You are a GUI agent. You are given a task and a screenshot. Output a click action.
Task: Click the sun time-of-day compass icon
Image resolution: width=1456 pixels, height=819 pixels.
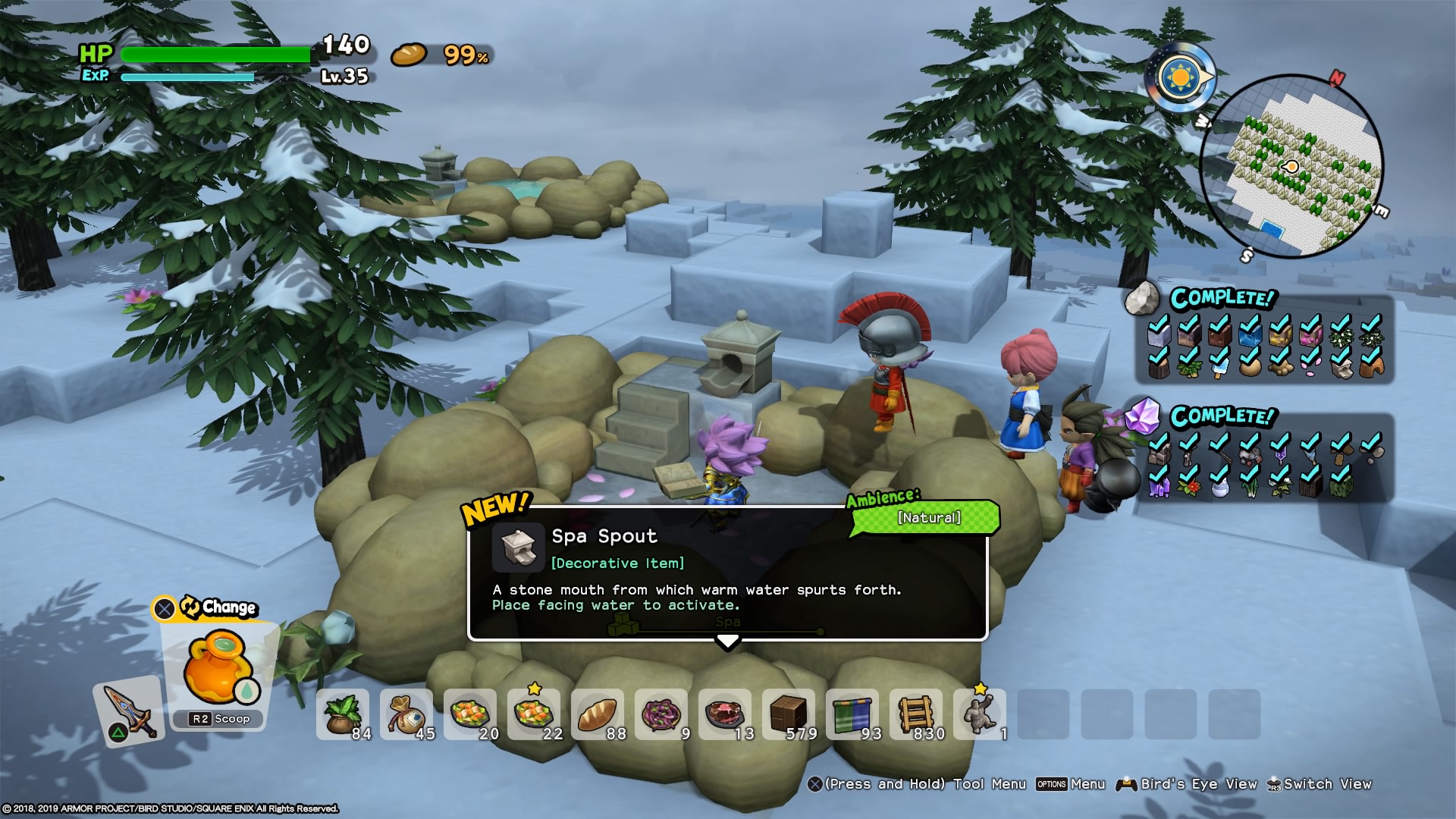[1180, 77]
